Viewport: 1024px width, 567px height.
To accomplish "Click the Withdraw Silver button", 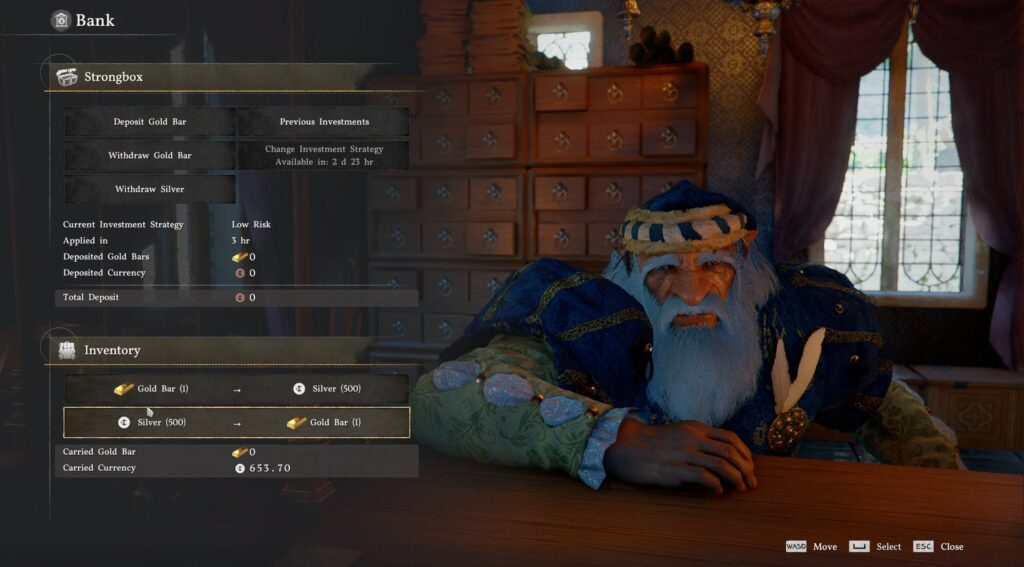I will point(150,190).
